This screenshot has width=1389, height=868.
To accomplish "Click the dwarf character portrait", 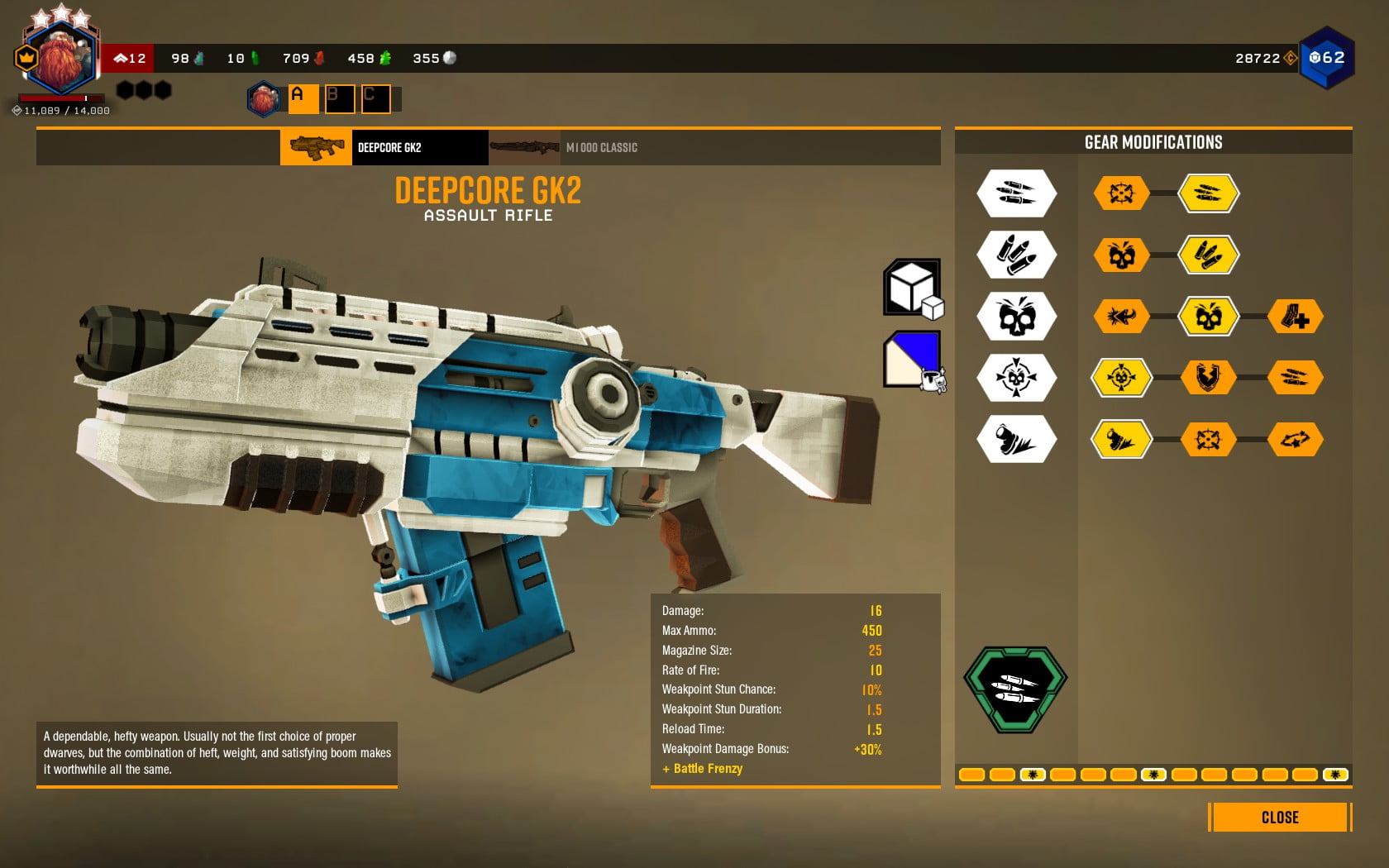I will pos(58,58).
